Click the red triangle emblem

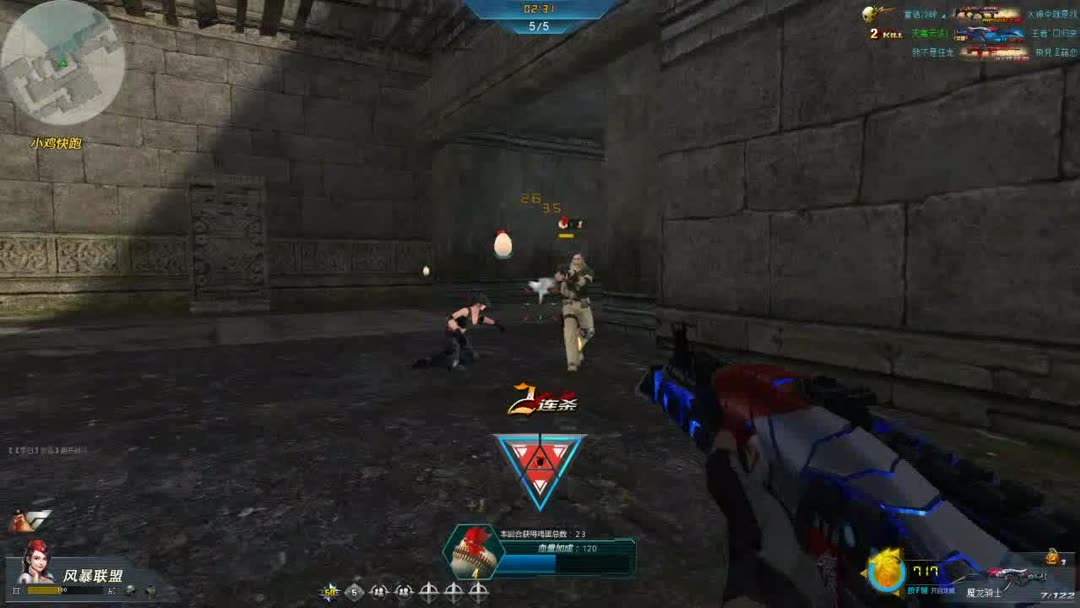pos(540,466)
